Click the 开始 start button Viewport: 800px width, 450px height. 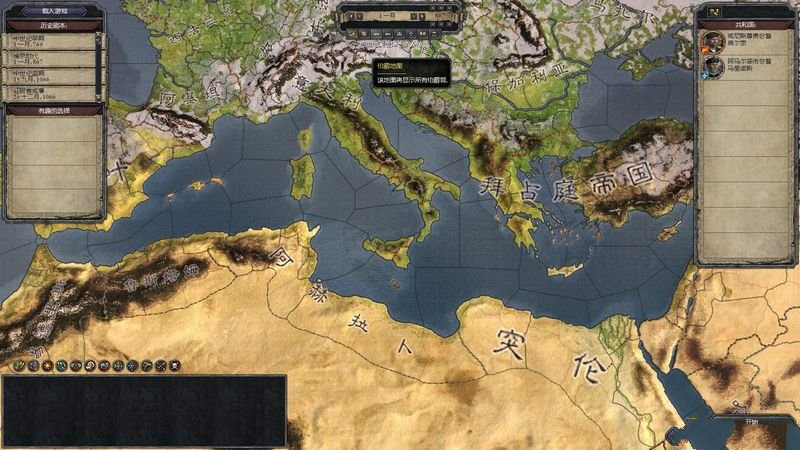pyautogui.click(x=751, y=423)
